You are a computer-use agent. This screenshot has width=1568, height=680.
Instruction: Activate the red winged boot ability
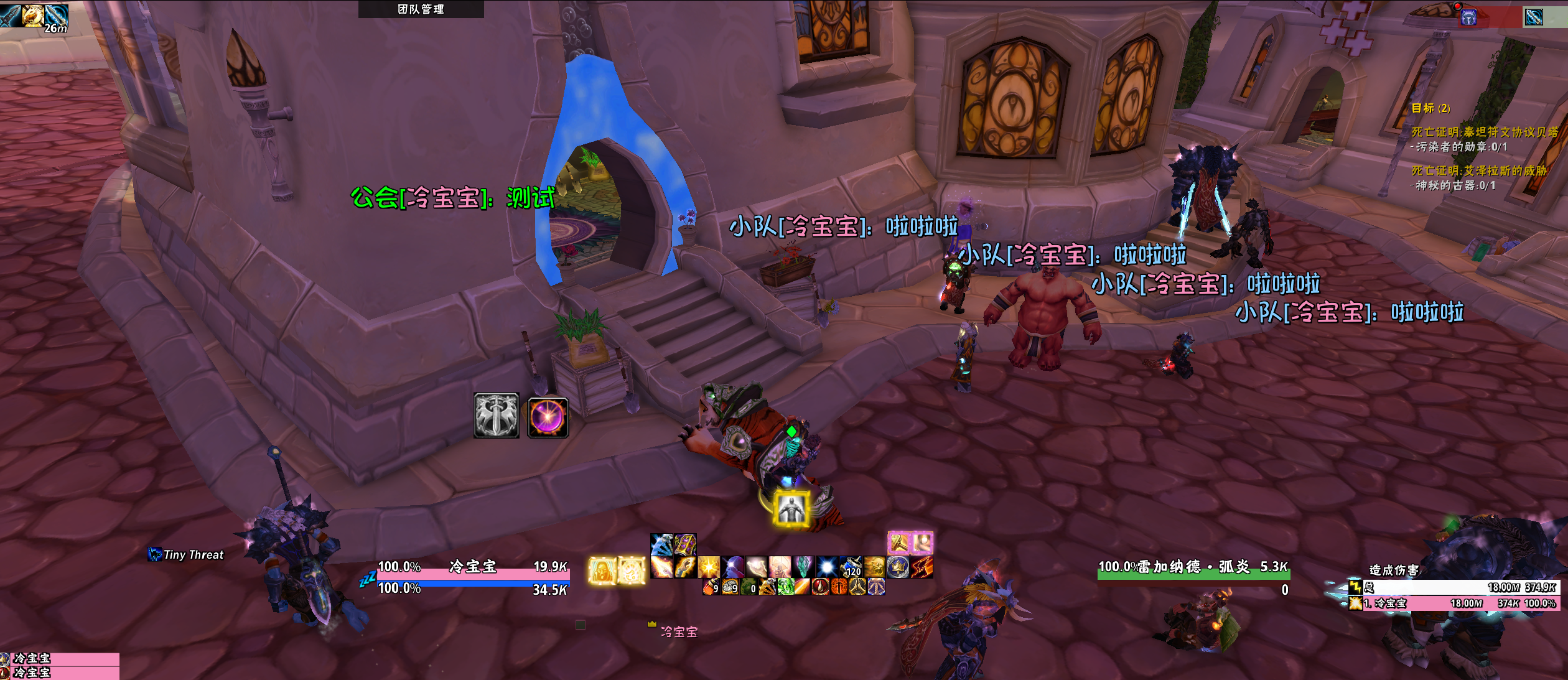[922, 567]
